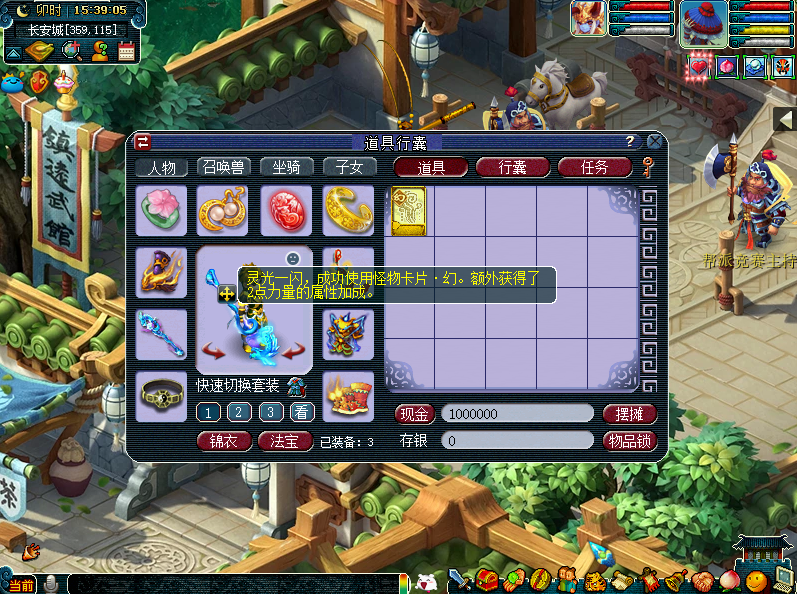Select the 坐骑 mount tab
This screenshot has width=797, height=594.
point(285,167)
